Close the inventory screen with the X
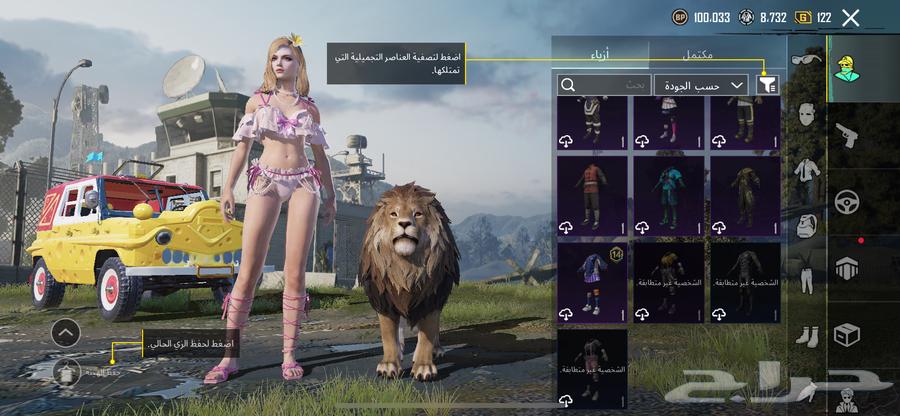The image size is (900, 416). (x=851, y=18)
